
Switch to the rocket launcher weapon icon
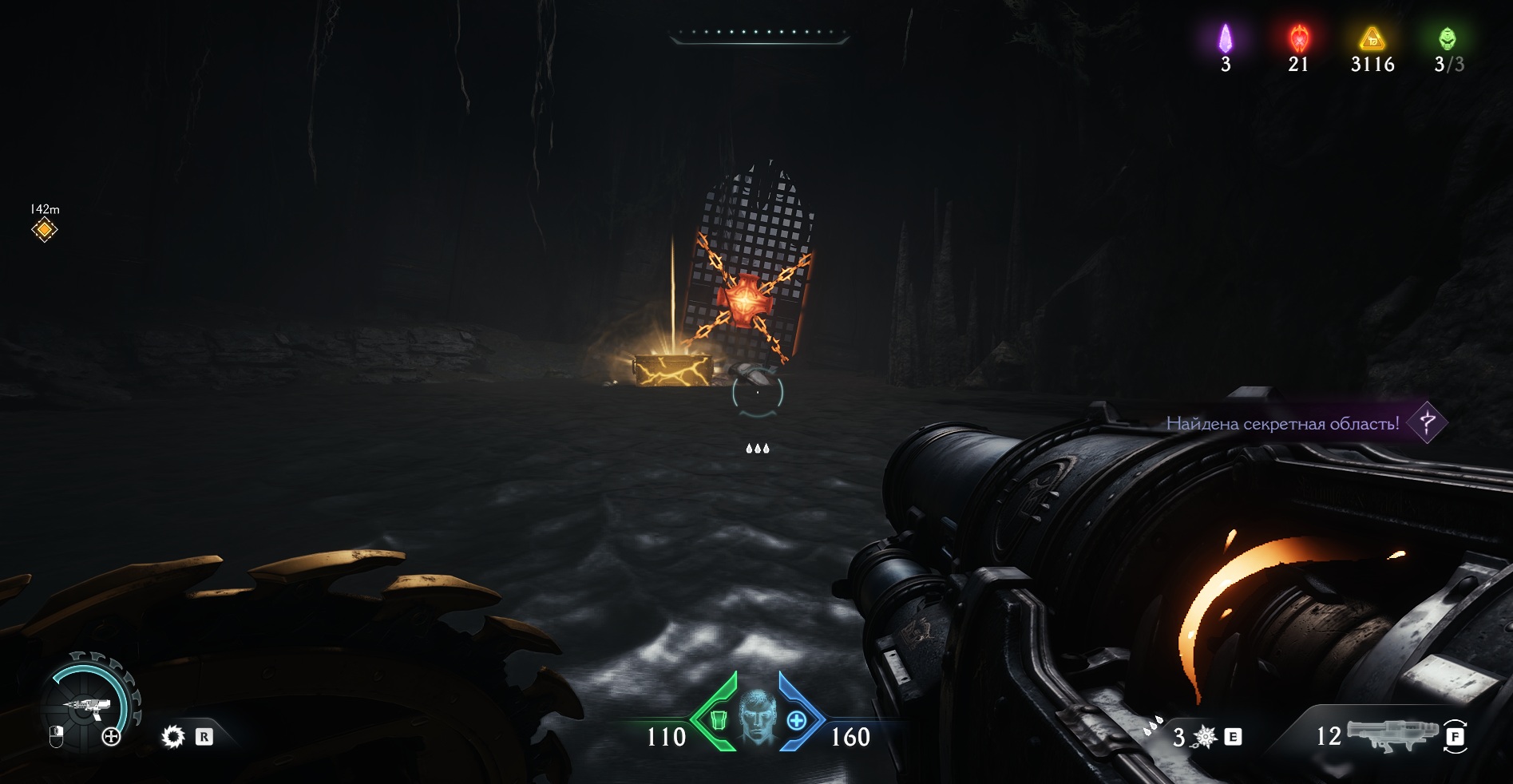point(1390,735)
